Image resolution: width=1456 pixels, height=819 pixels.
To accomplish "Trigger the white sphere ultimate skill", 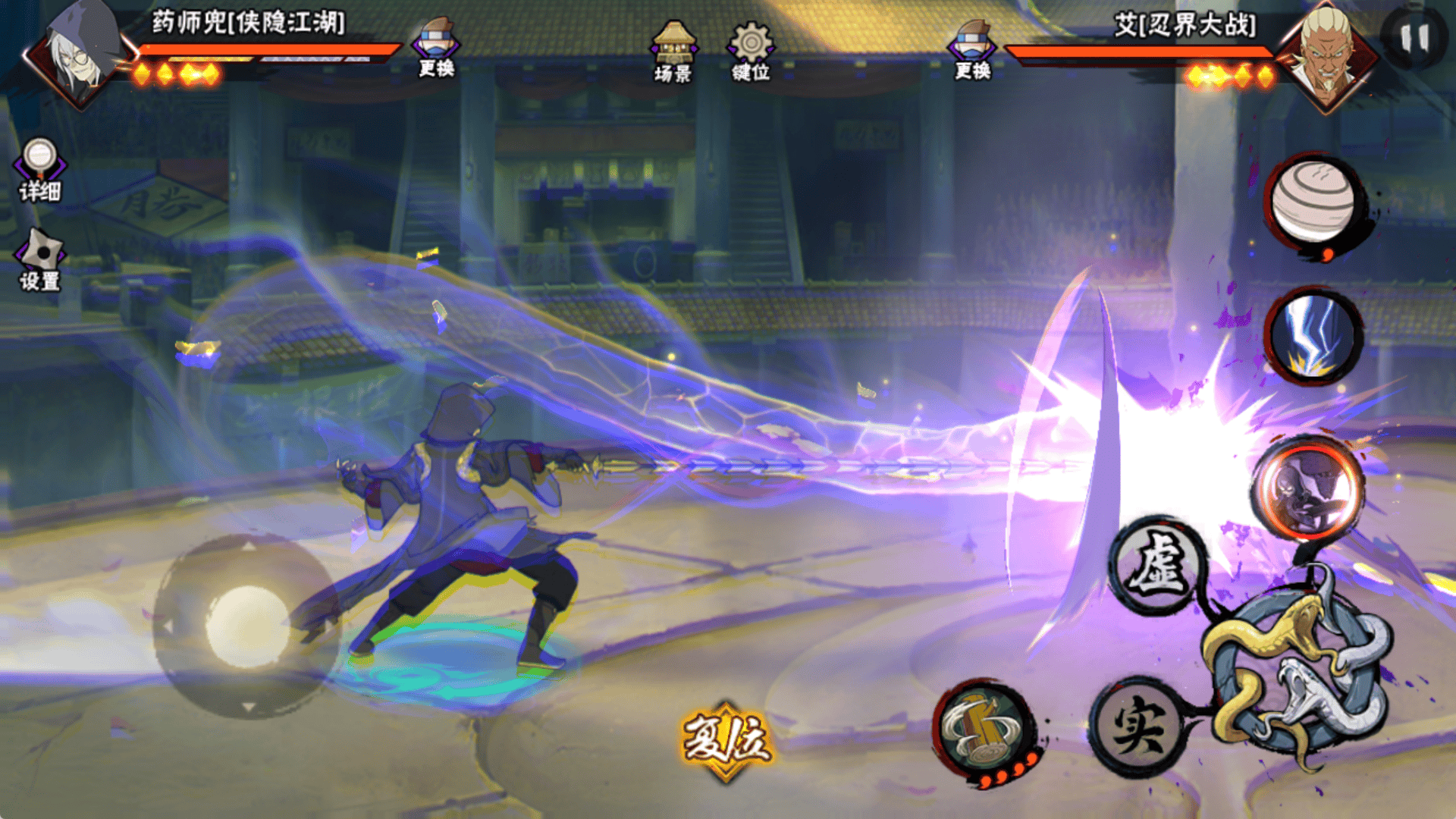I will pyautogui.click(x=1313, y=203).
